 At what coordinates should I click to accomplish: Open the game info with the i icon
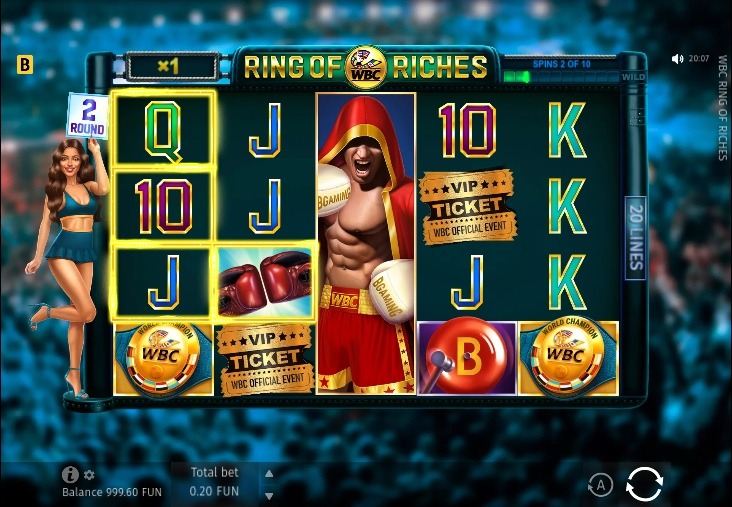[70, 475]
